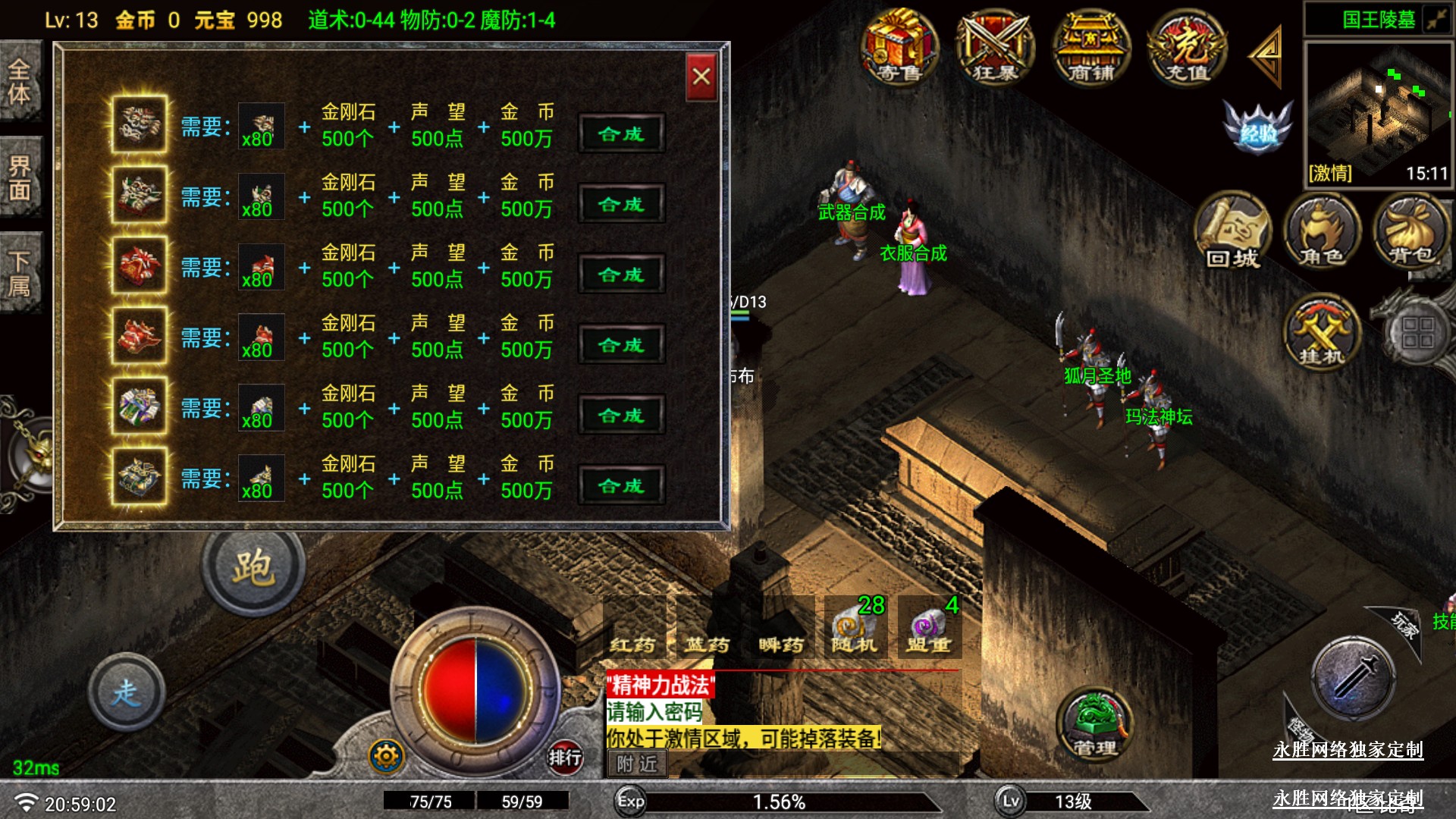Image resolution: width=1456 pixels, height=819 pixels.
Task: Switch movement to 走 walk mode
Action: click(127, 692)
